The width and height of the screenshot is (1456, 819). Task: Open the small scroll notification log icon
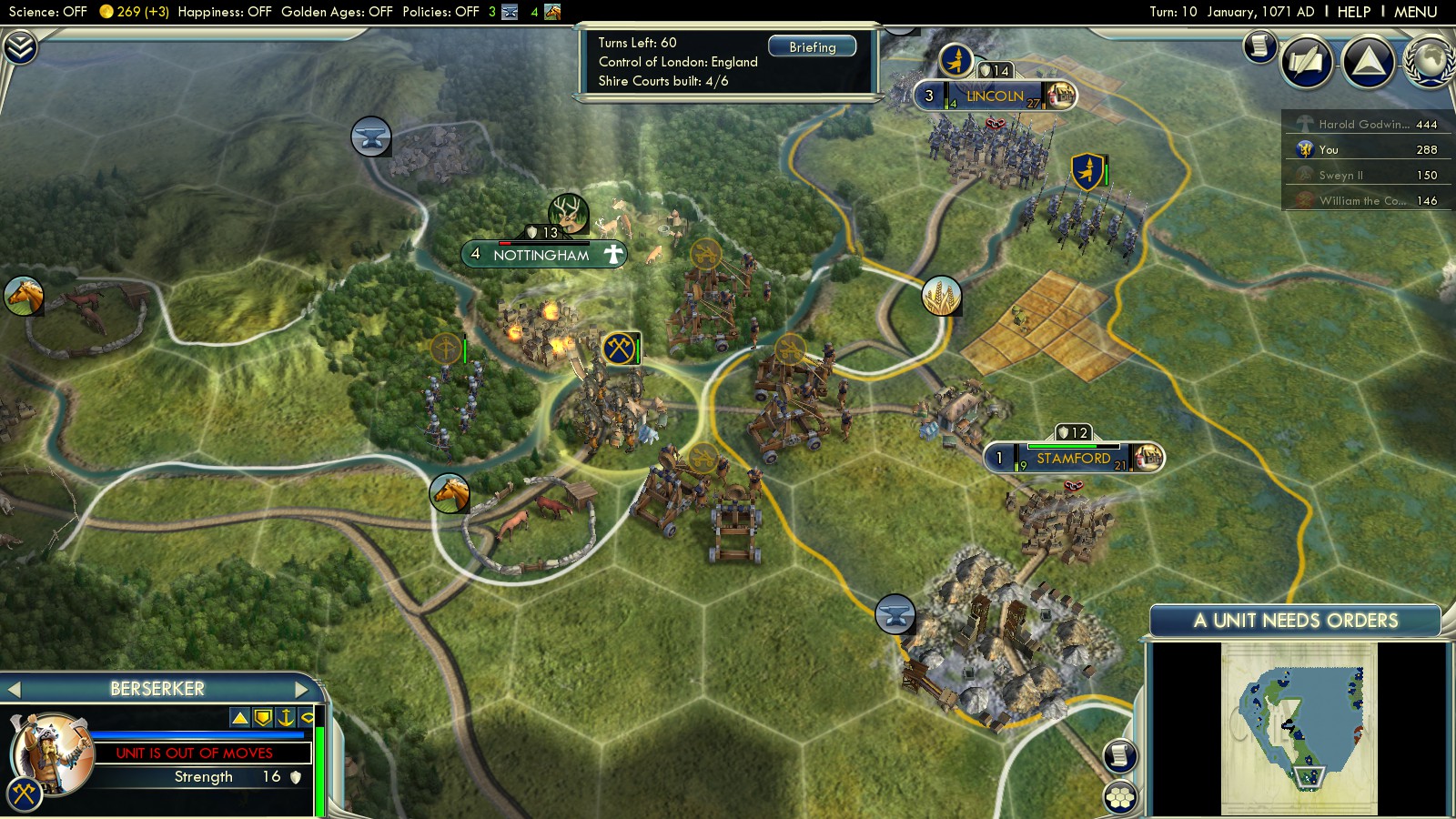[x=1260, y=45]
